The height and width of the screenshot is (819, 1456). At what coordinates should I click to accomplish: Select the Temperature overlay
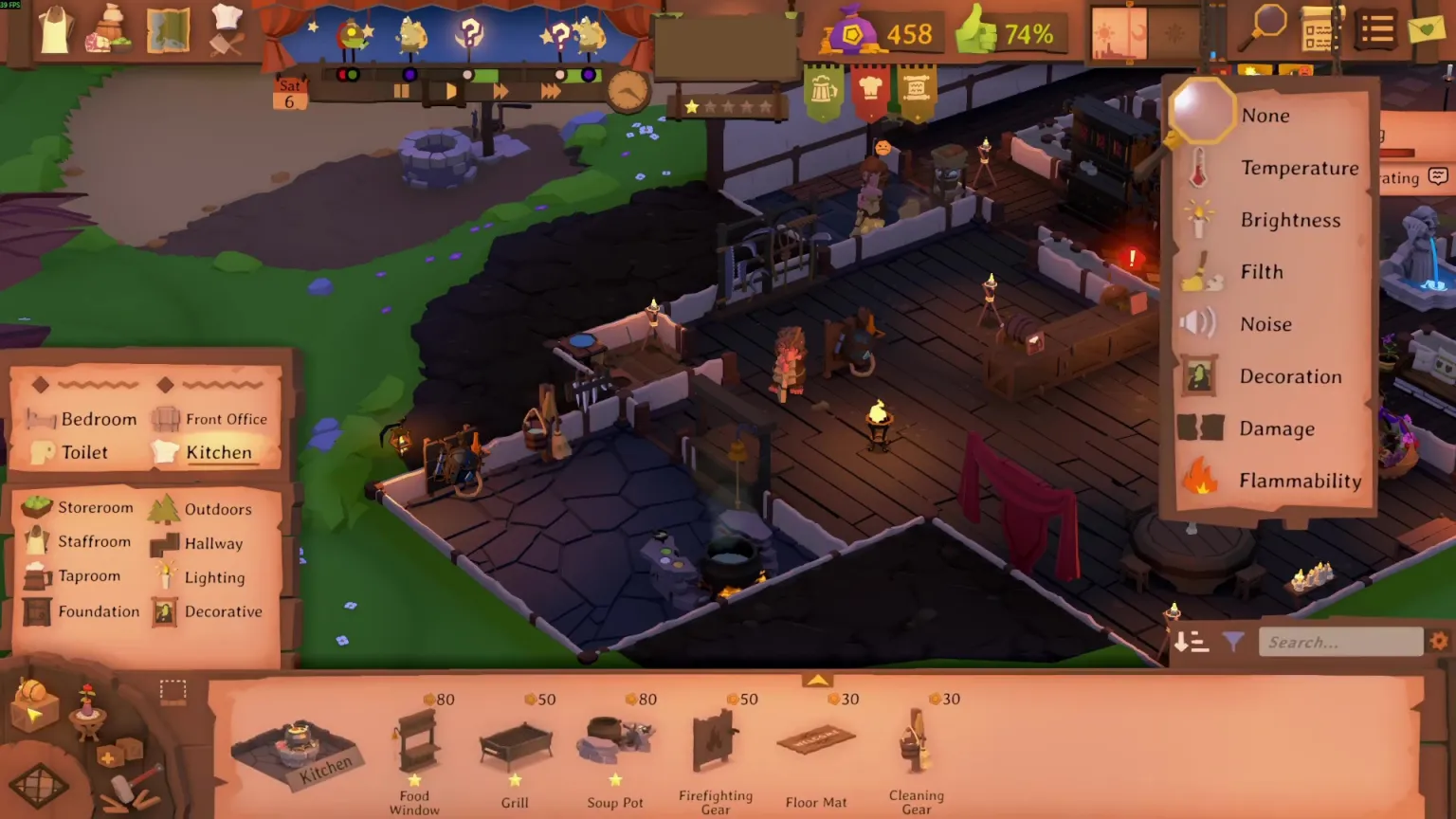[1300, 168]
